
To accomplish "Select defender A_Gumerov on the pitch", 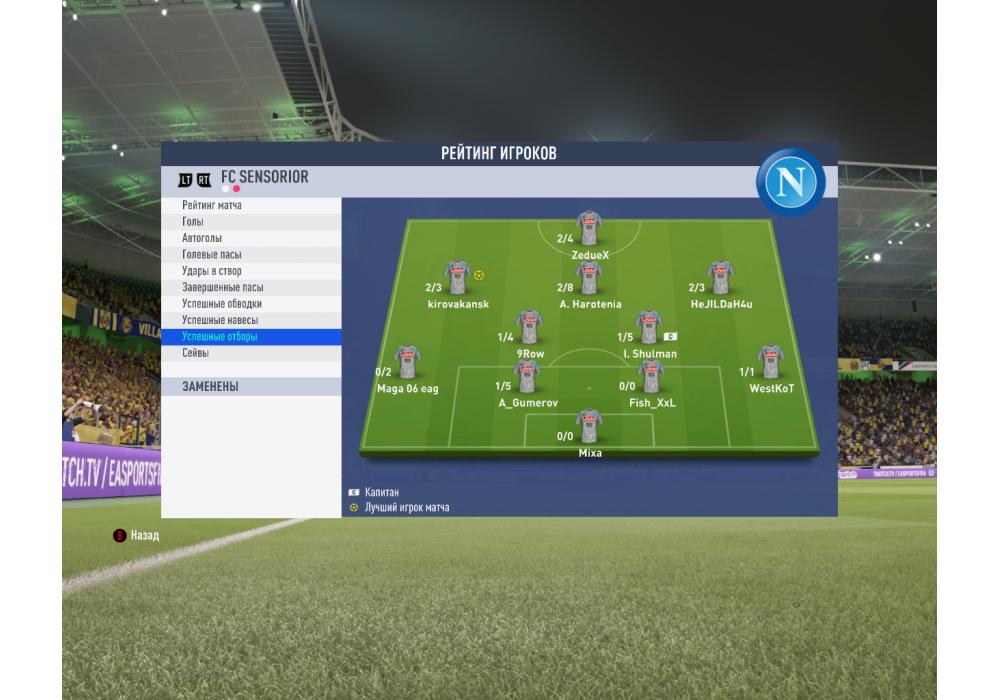I will 527,377.
